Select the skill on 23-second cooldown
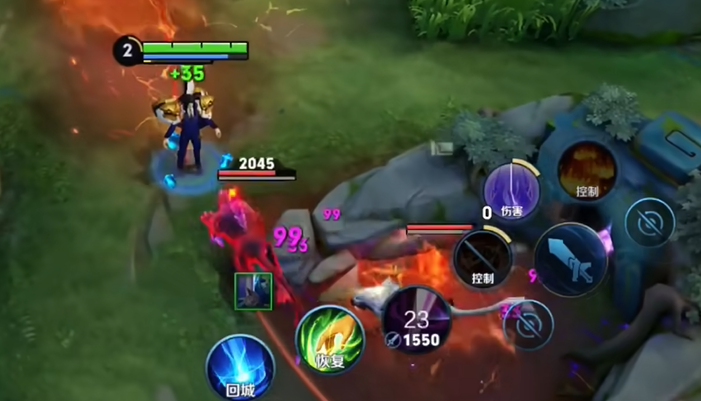The image size is (701, 401). tap(417, 320)
